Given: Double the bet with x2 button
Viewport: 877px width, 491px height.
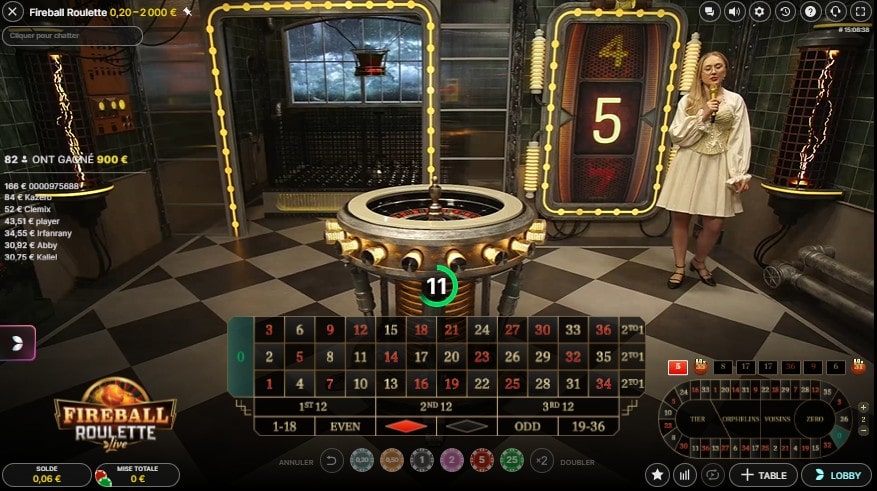Looking at the screenshot, I should pyautogui.click(x=543, y=461).
